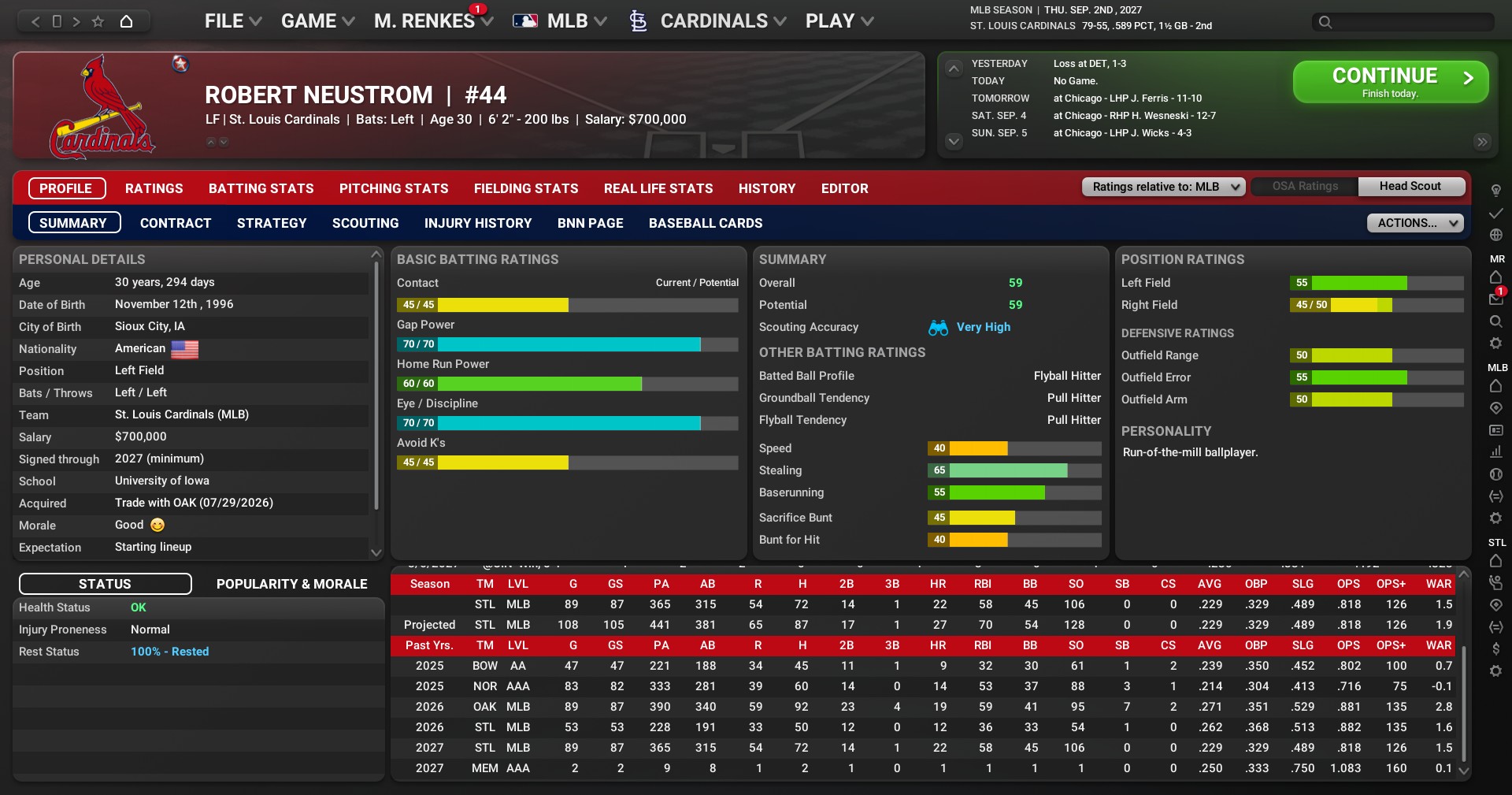1512x795 pixels.
Task: Select the CONTRACT sub-tab
Action: click(x=176, y=223)
